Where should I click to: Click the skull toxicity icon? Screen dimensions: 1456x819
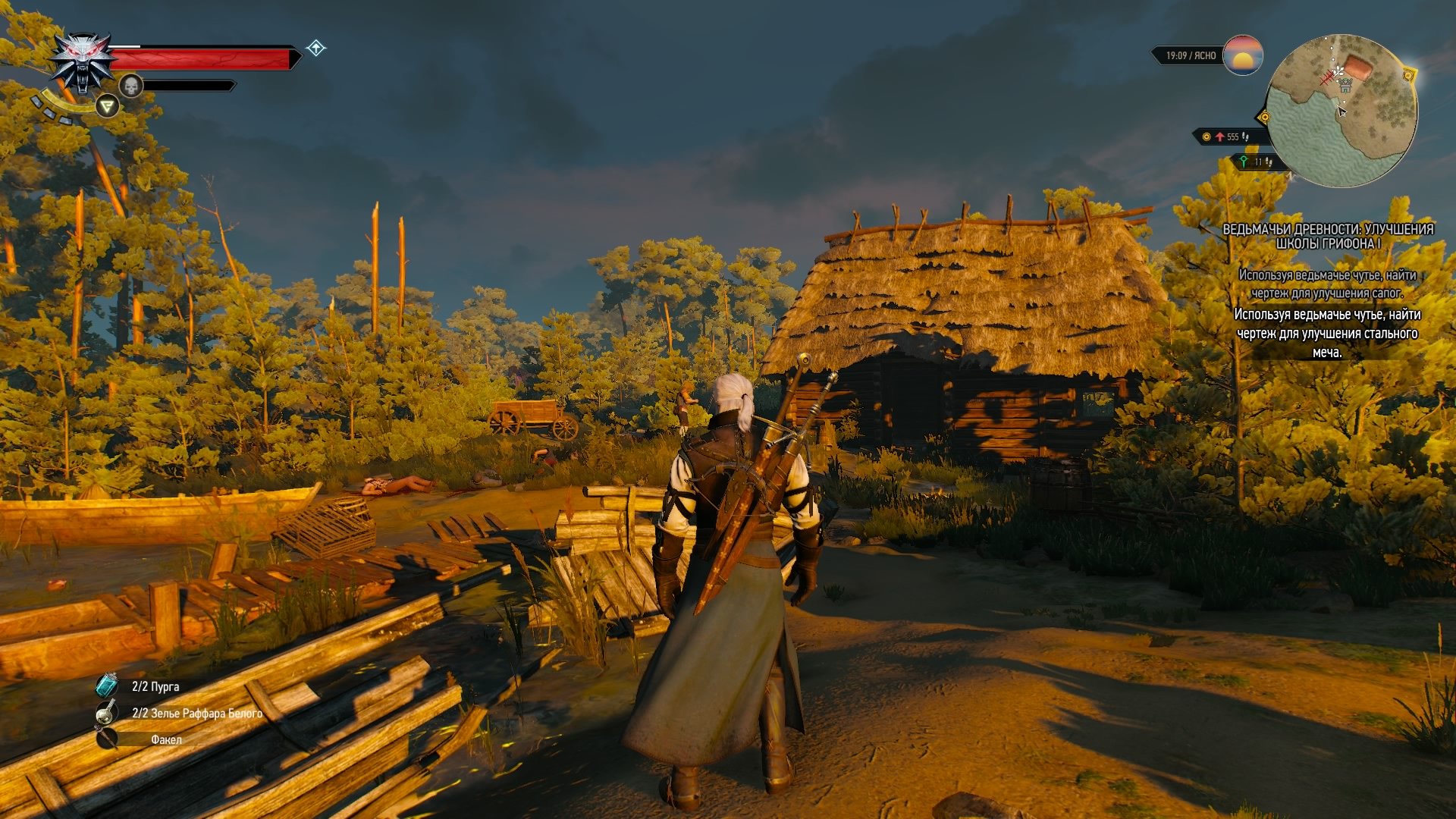pyautogui.click(x=131, y=86)
